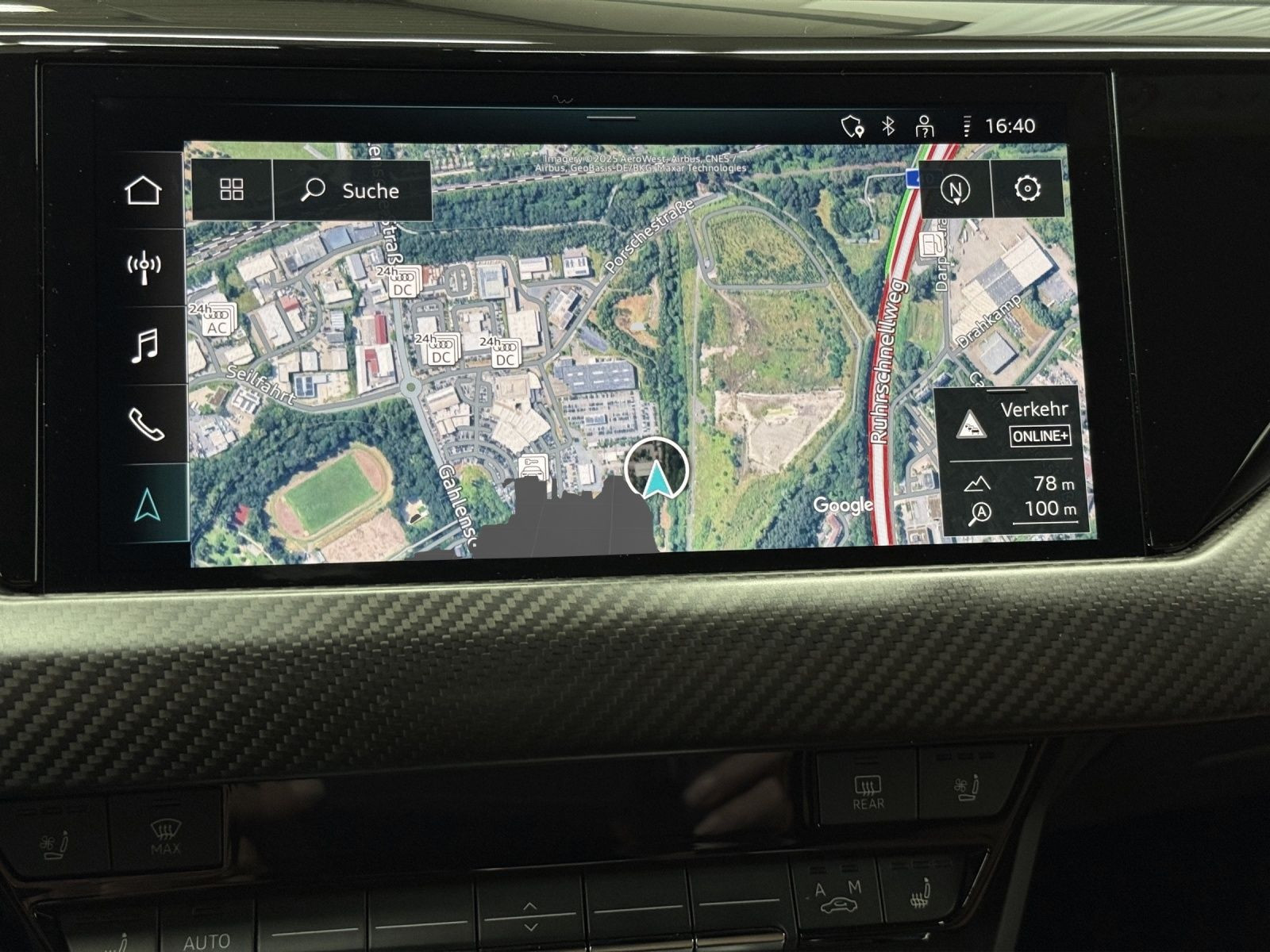Viewport: 1270px width, 952px height.
Task: Open the music media menu
Action: pos(144,346)
